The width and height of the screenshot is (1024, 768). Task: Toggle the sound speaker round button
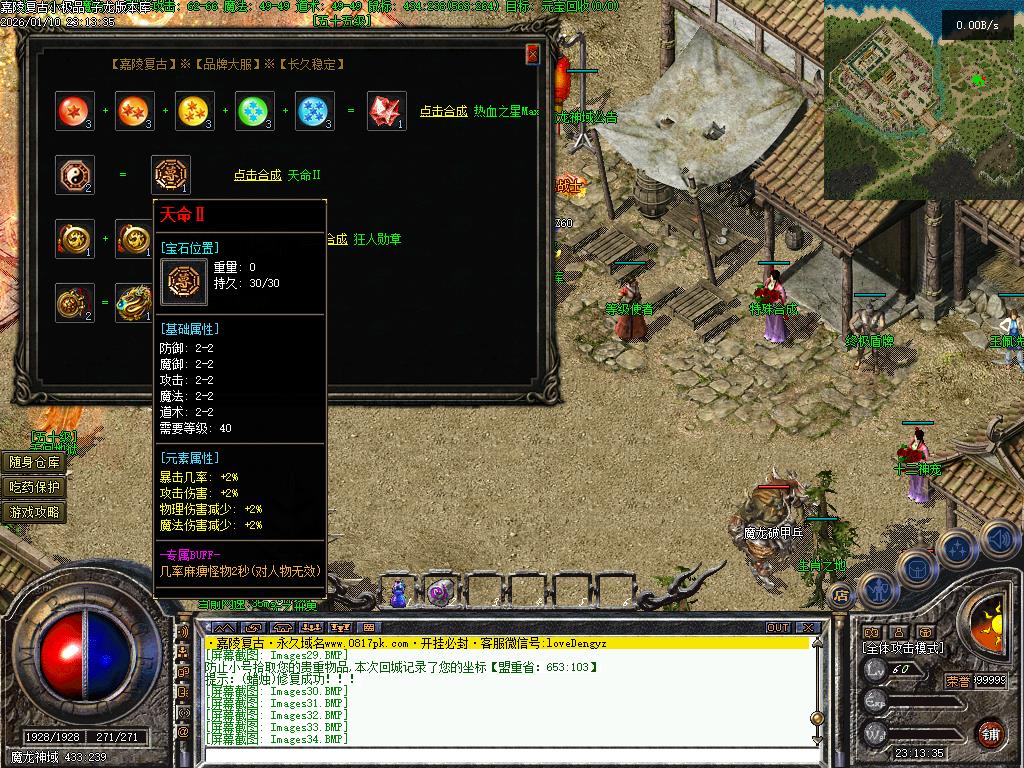[999, 540]
